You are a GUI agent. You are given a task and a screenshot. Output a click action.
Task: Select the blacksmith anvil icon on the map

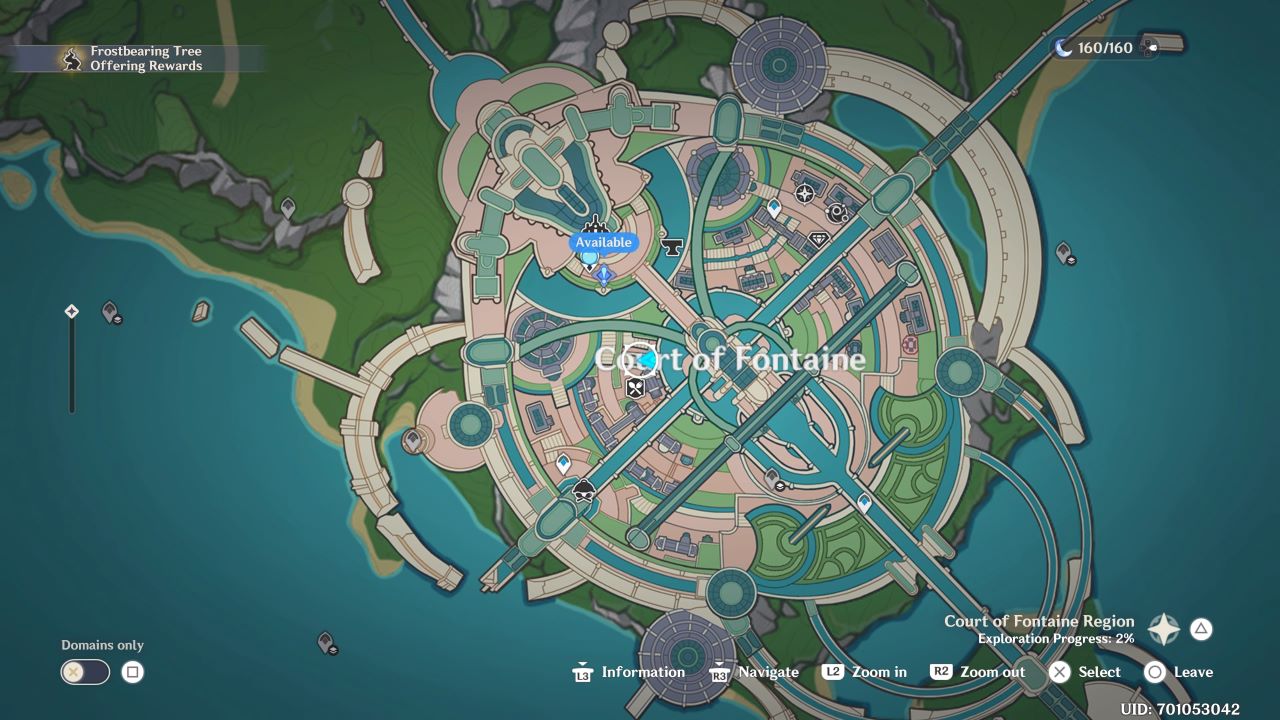click(671, 247)
